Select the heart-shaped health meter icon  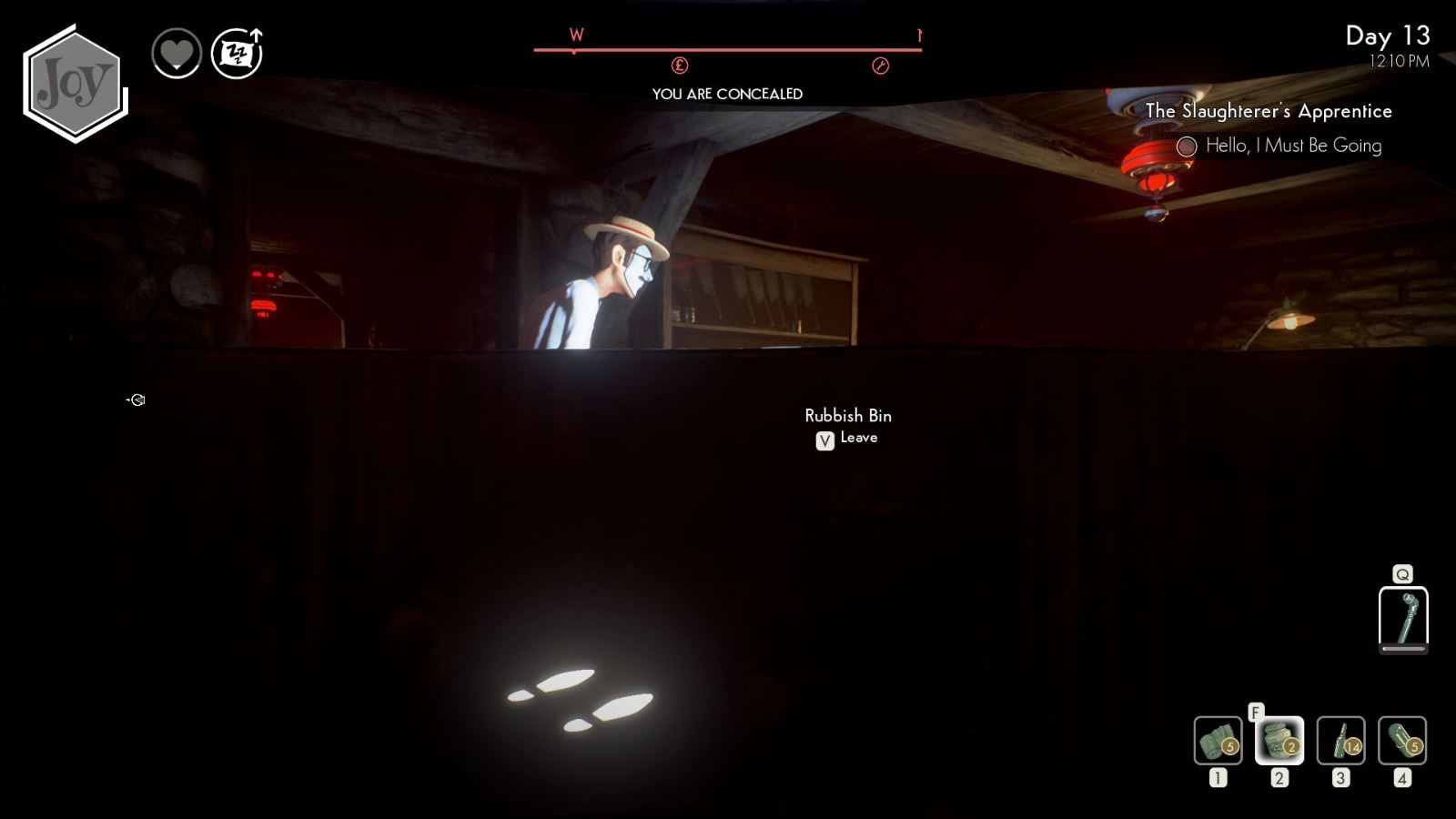(x=178, y=54)
